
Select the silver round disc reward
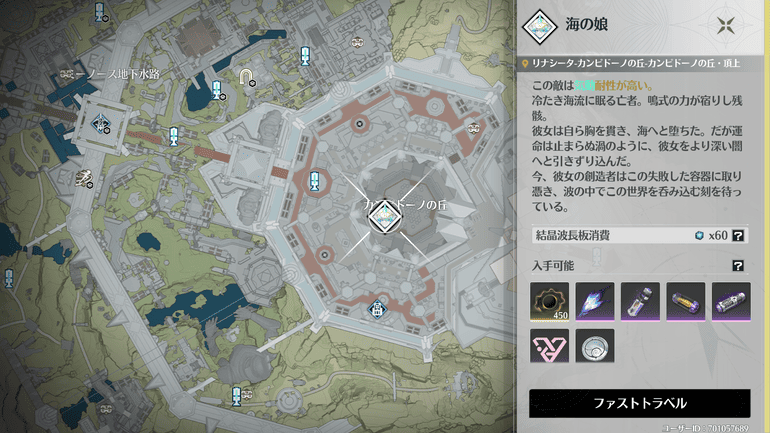pos(595,345)
